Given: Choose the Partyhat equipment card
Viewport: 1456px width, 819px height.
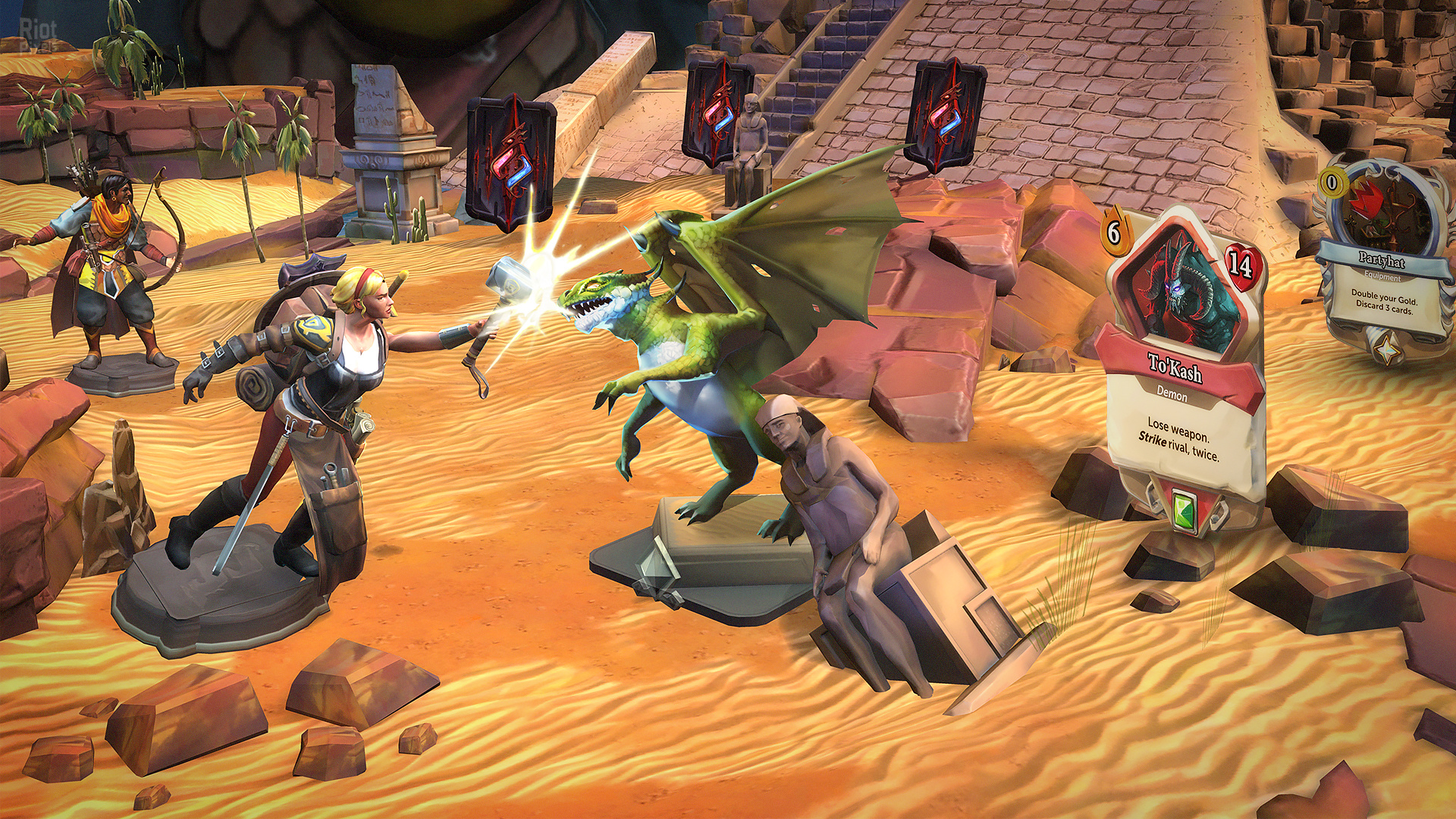Looking at the screenshot, I should point(1382,258).
